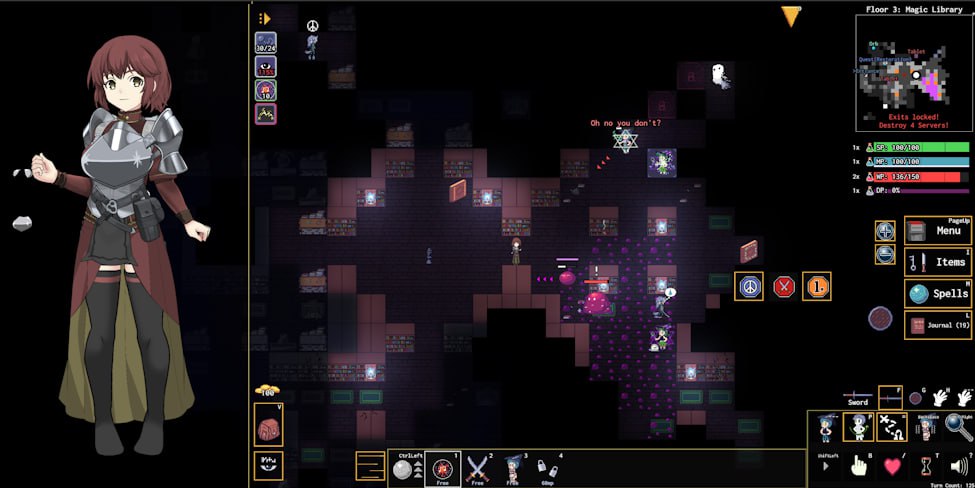Open the Menu button
Viewport: 975px width, 488px height.
coord(937,231)
